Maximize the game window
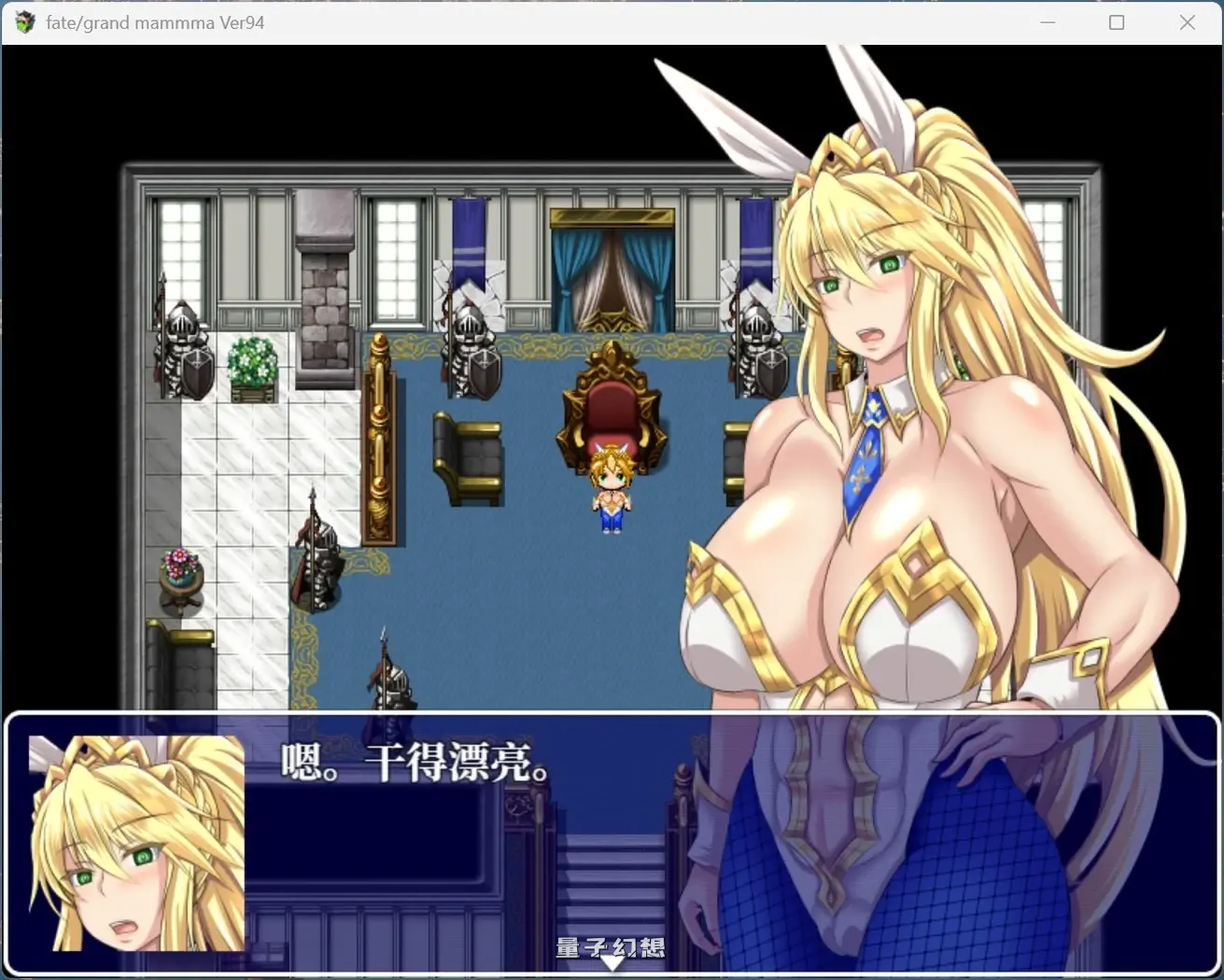This screenshot has width=1224, height=980. coord(1117,21)
